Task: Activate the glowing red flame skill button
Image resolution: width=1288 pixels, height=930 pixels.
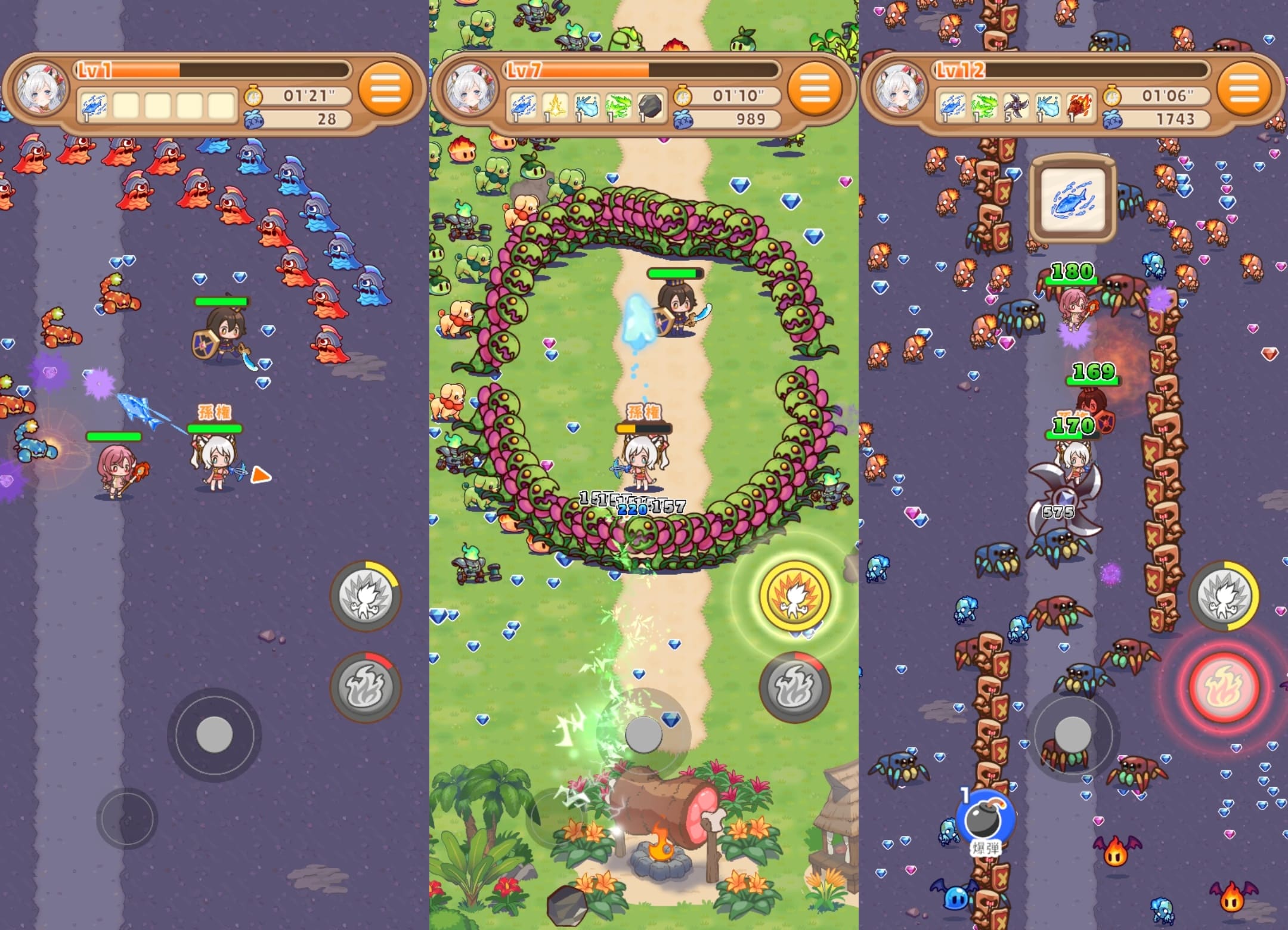Action: [1224, 687]
